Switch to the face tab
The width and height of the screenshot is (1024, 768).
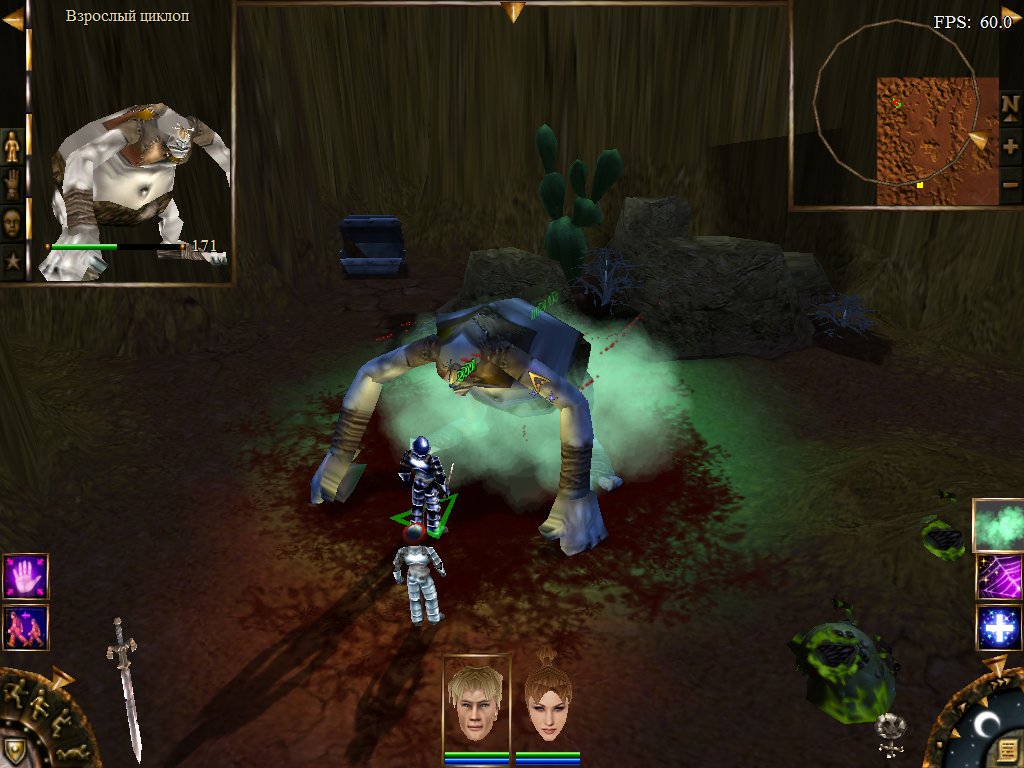coord(12,222)
